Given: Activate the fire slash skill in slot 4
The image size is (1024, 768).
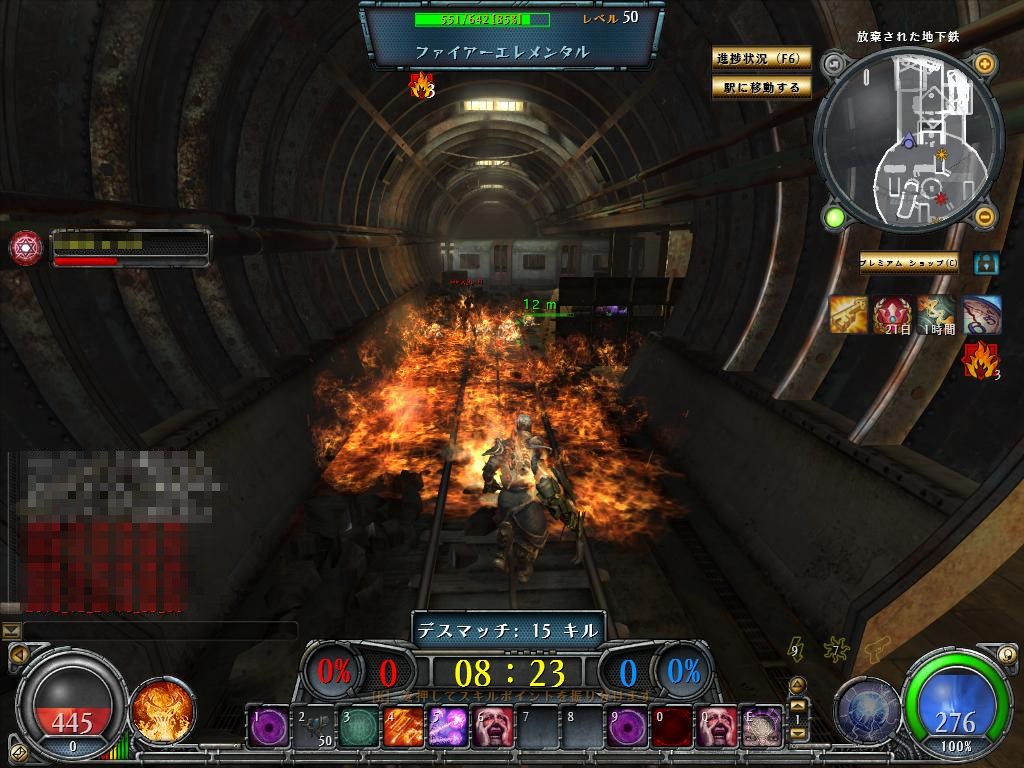Looking at the screenshot, I should pyautogui.click(x=402, y=726).
